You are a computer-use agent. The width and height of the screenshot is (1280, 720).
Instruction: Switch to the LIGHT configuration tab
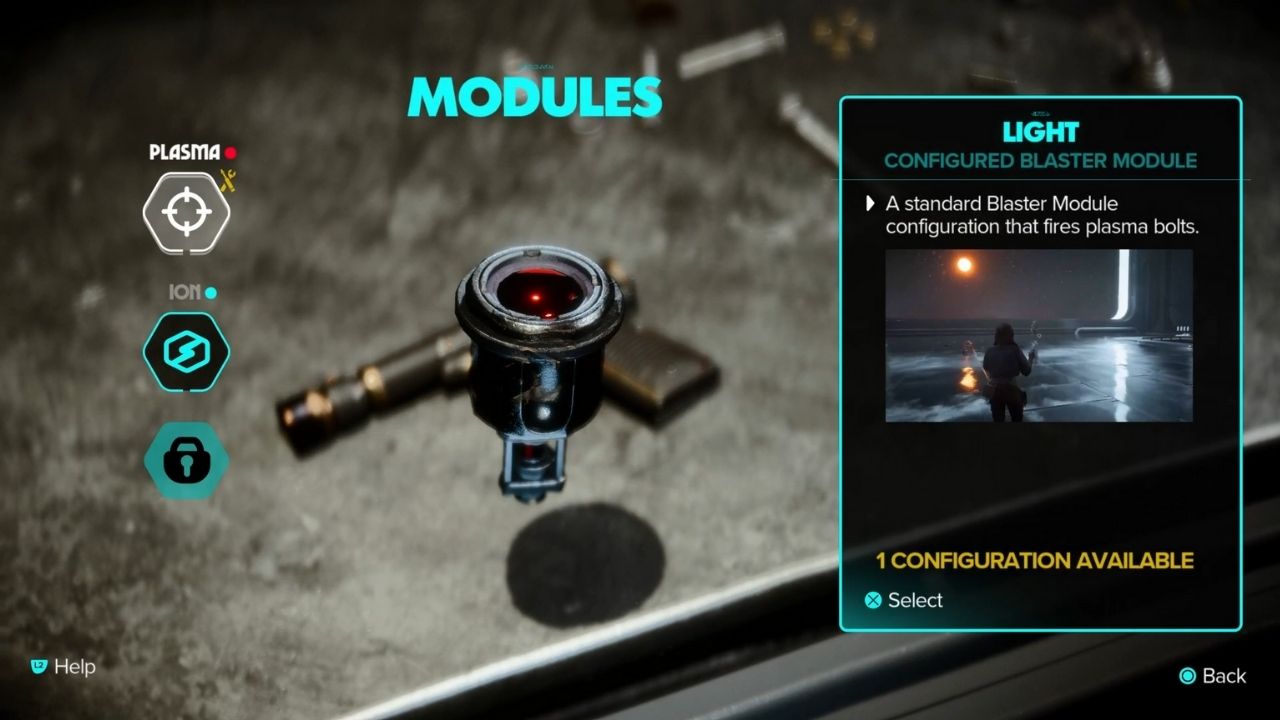[1040, 131]
